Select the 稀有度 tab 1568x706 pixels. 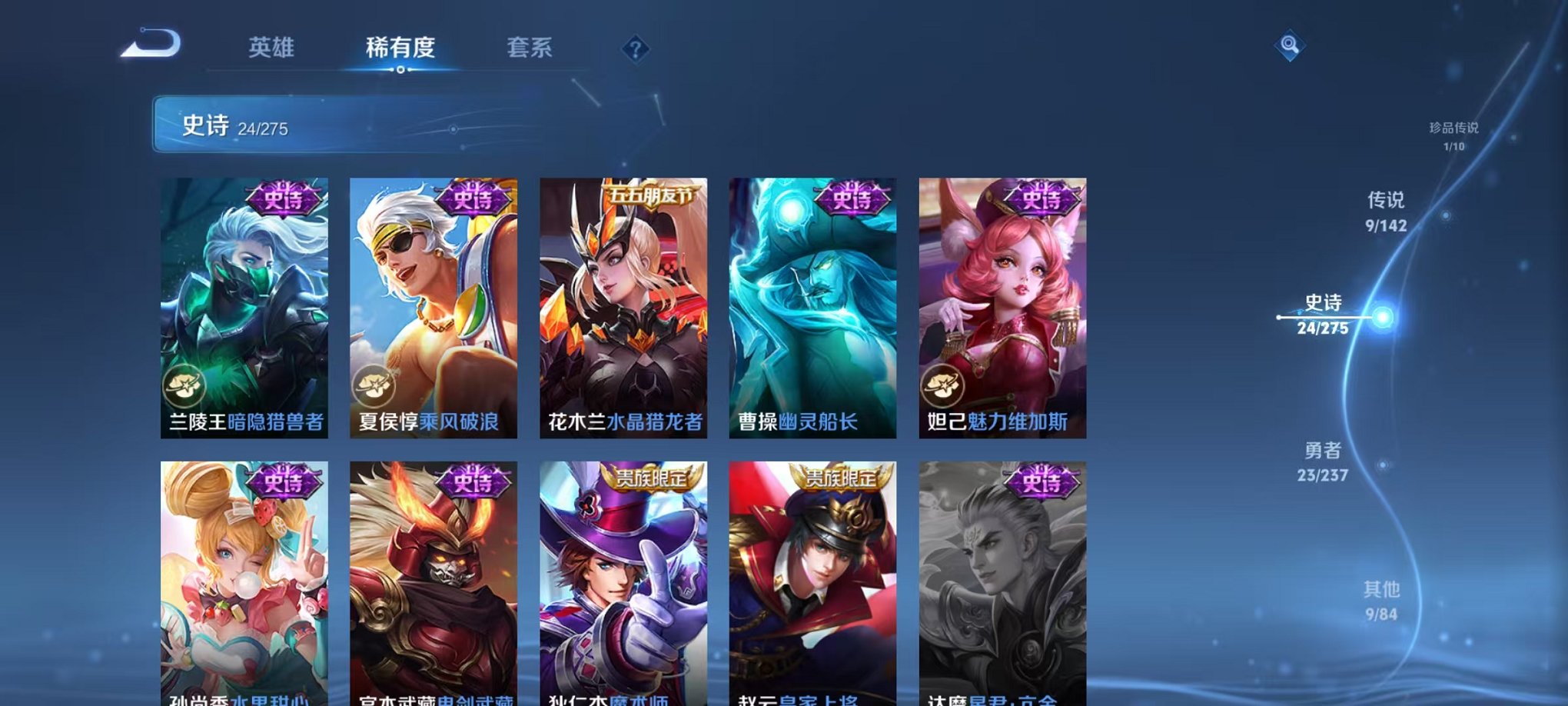pyautogui.click(x=400, y=48)
